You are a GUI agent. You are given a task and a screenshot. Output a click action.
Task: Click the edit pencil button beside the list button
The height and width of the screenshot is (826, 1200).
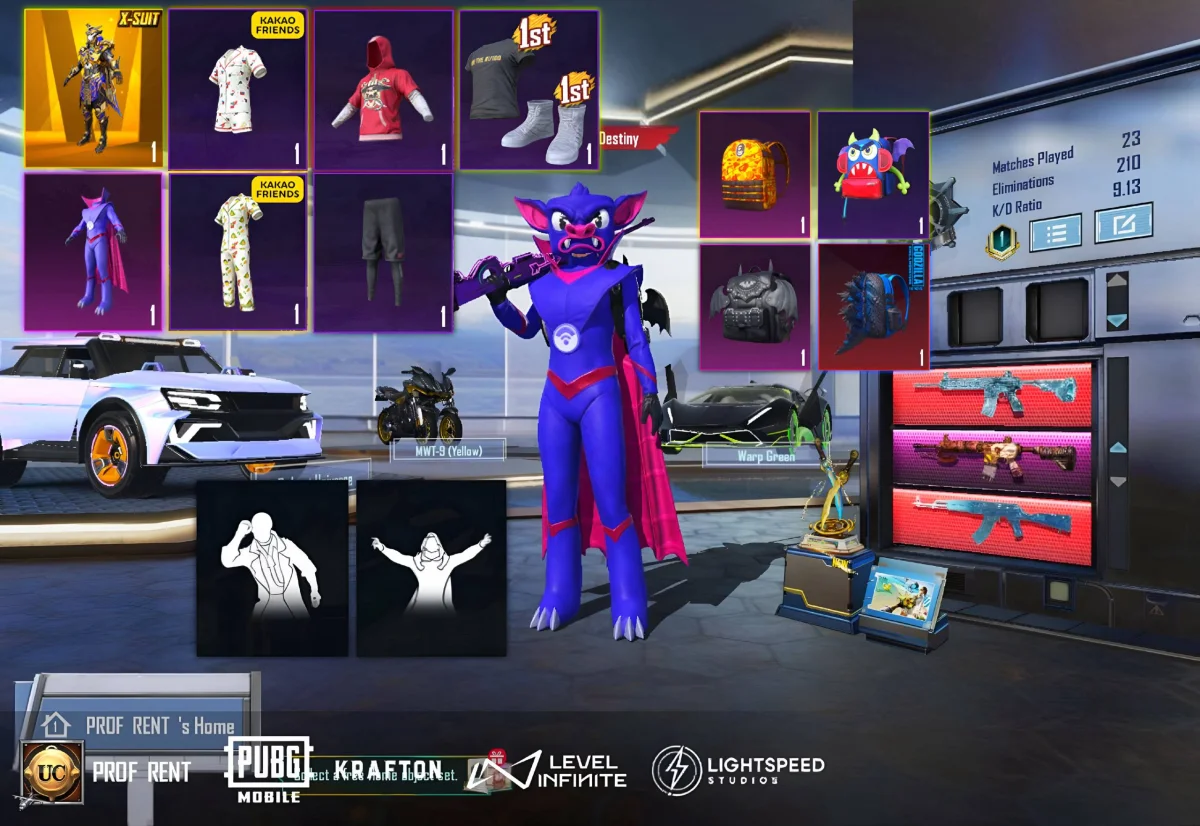point(1123,223)
